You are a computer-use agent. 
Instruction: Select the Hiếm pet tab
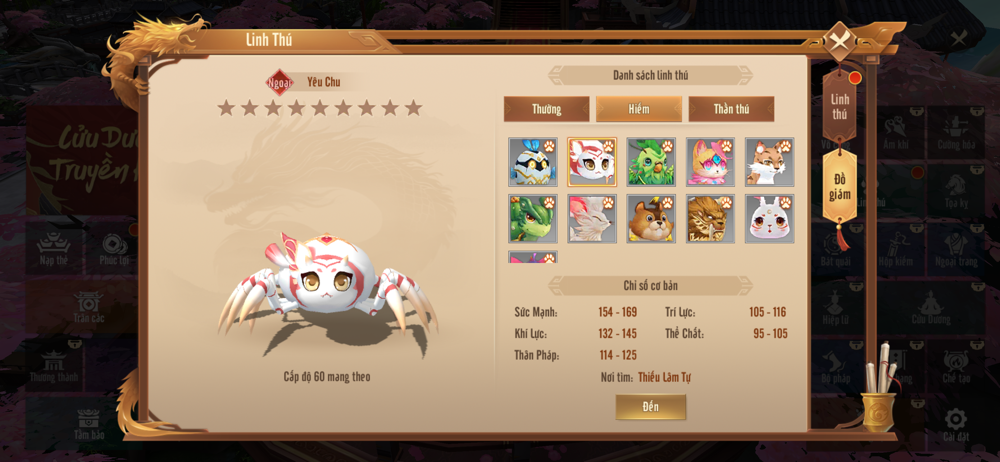639,109
